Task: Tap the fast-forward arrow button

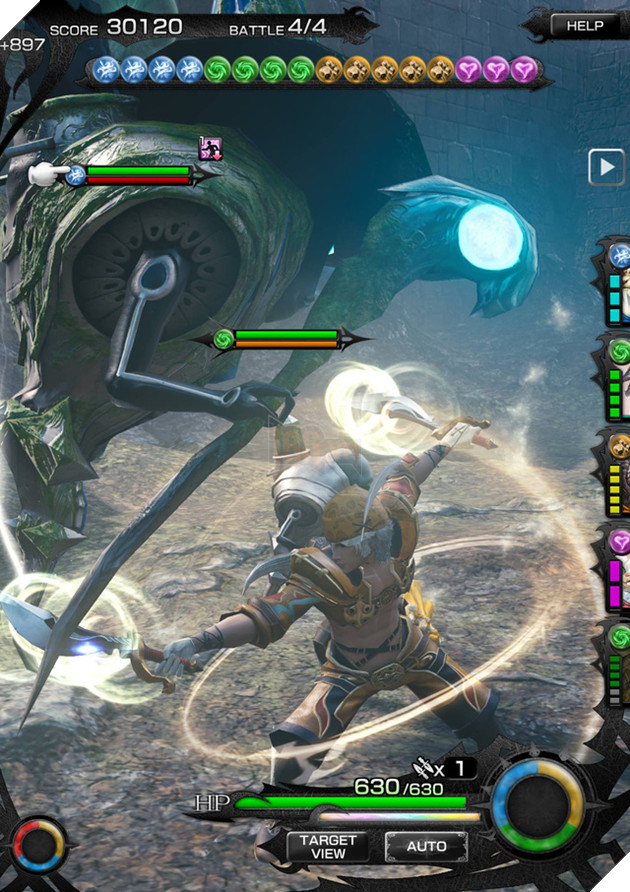Action: [x=606, y=167]
